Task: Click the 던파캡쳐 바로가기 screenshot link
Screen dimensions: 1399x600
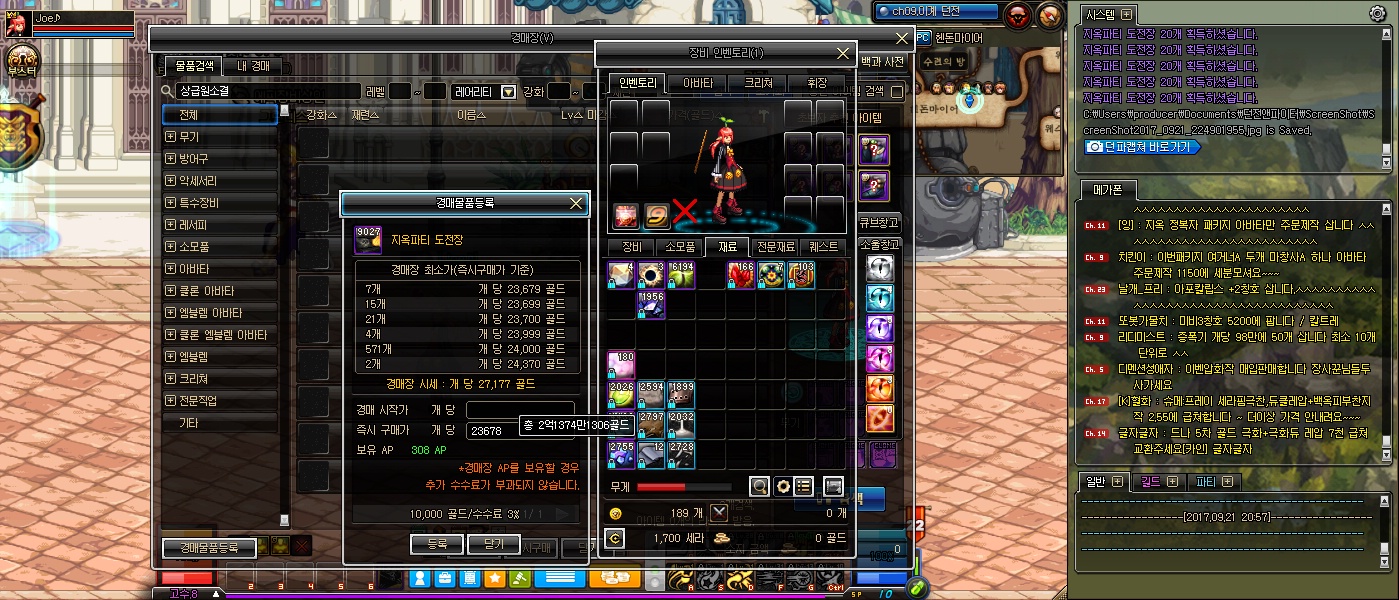Action: (x=1144, y=146)
